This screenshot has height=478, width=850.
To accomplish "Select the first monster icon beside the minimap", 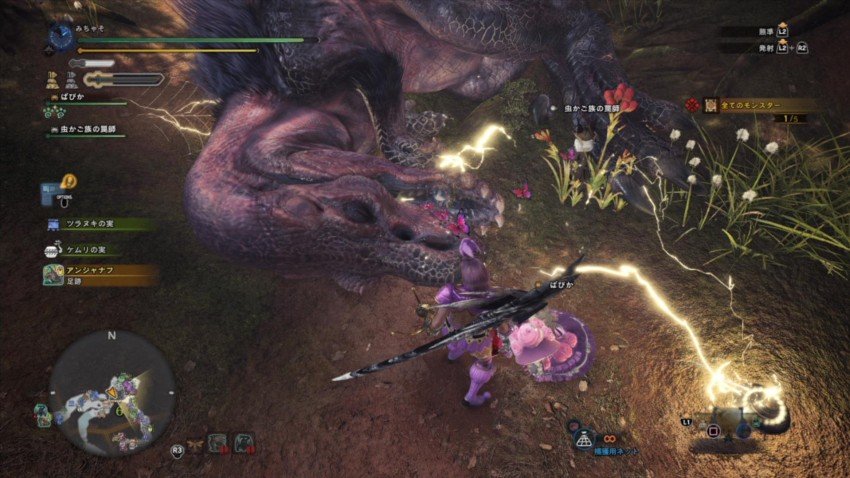I will [216, 442].
